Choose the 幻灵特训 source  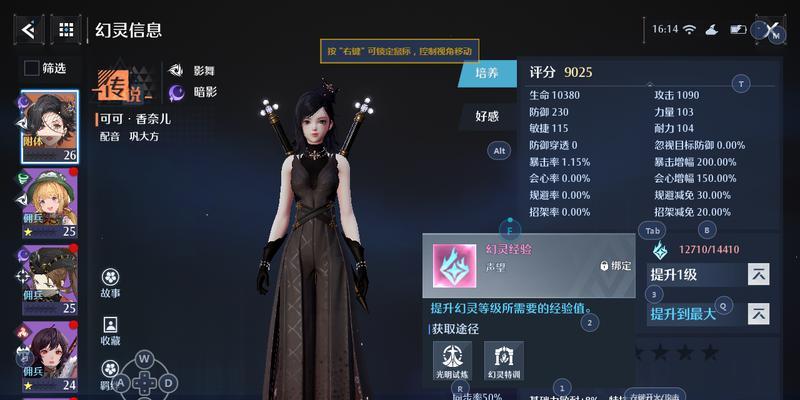[503, 357]
